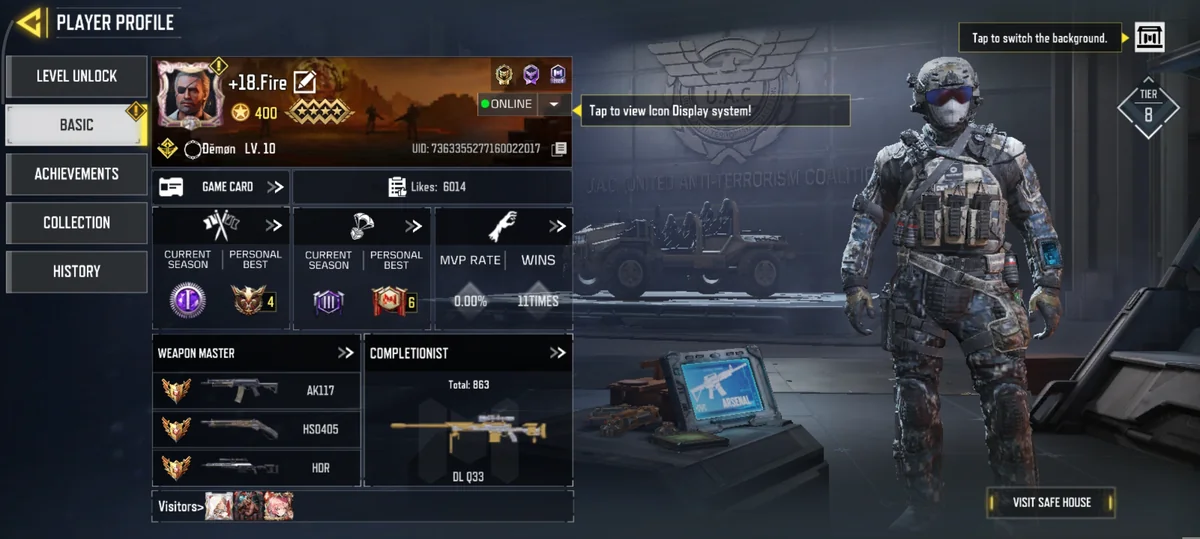Select the AK117 weapon row
Screen dimensions: 1200x539
point(256,391)
